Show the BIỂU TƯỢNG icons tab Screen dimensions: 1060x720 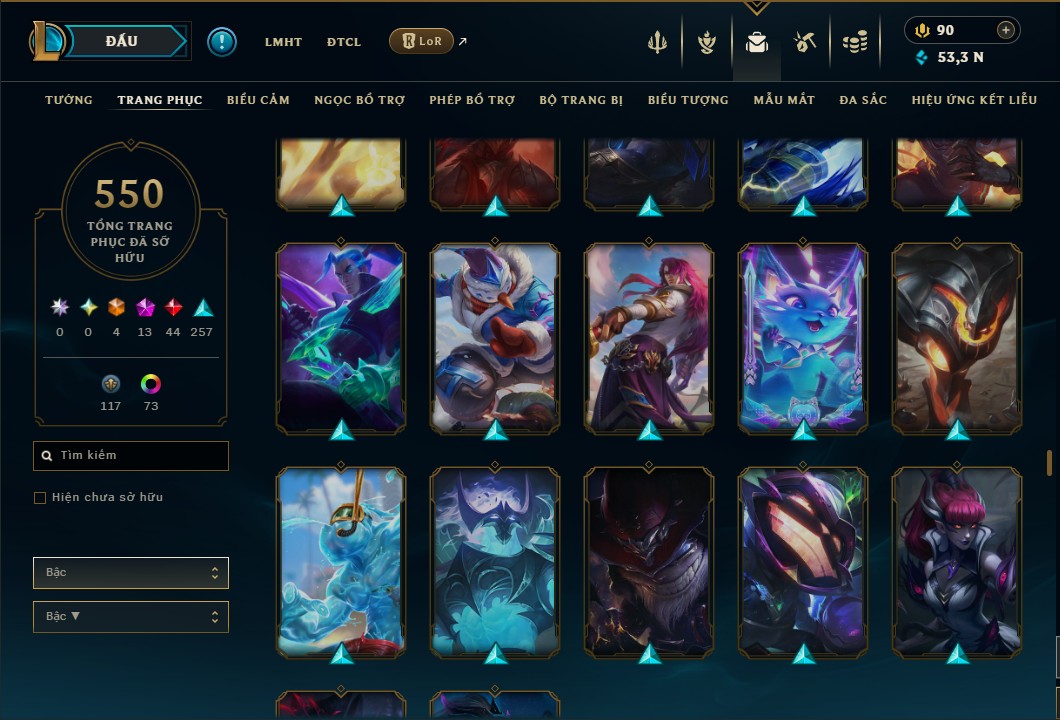pyautogui.click(x=688, y=100)
